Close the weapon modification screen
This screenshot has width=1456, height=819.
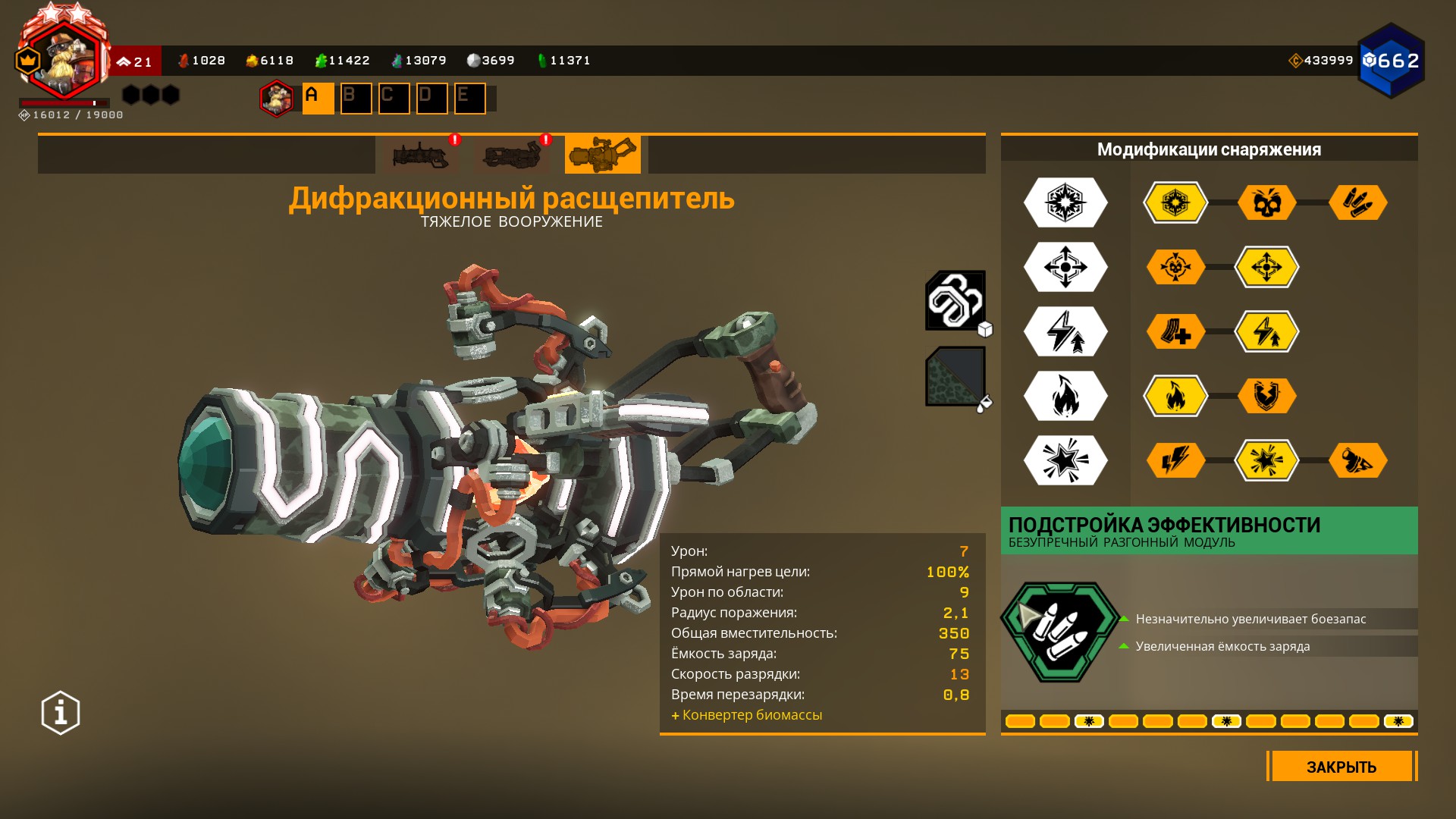[x=1341, y=767]
